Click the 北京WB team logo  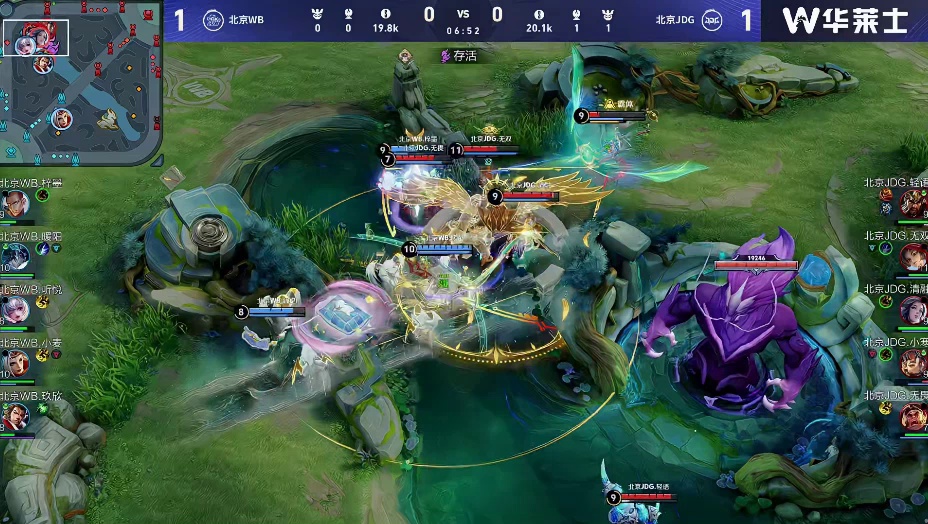tap(213, 19)
